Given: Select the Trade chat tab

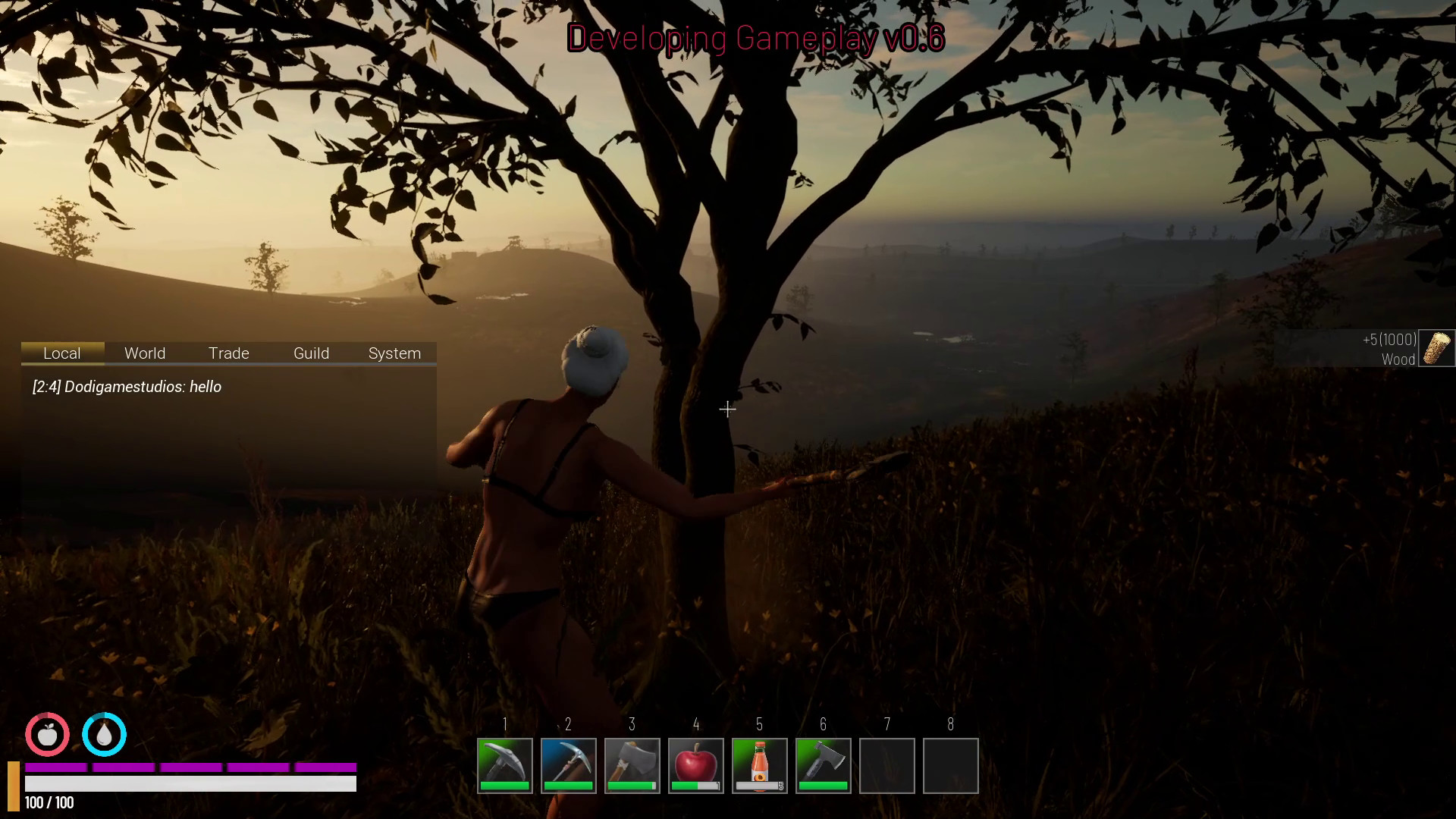Looking at the screenshot, I should point(228,353).
